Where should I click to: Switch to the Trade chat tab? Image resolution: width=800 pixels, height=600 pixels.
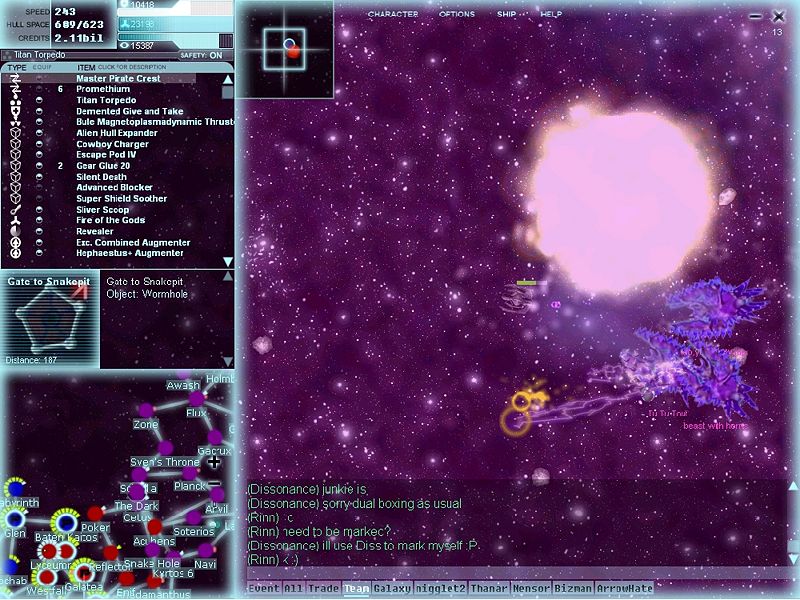tap(323, 589)
